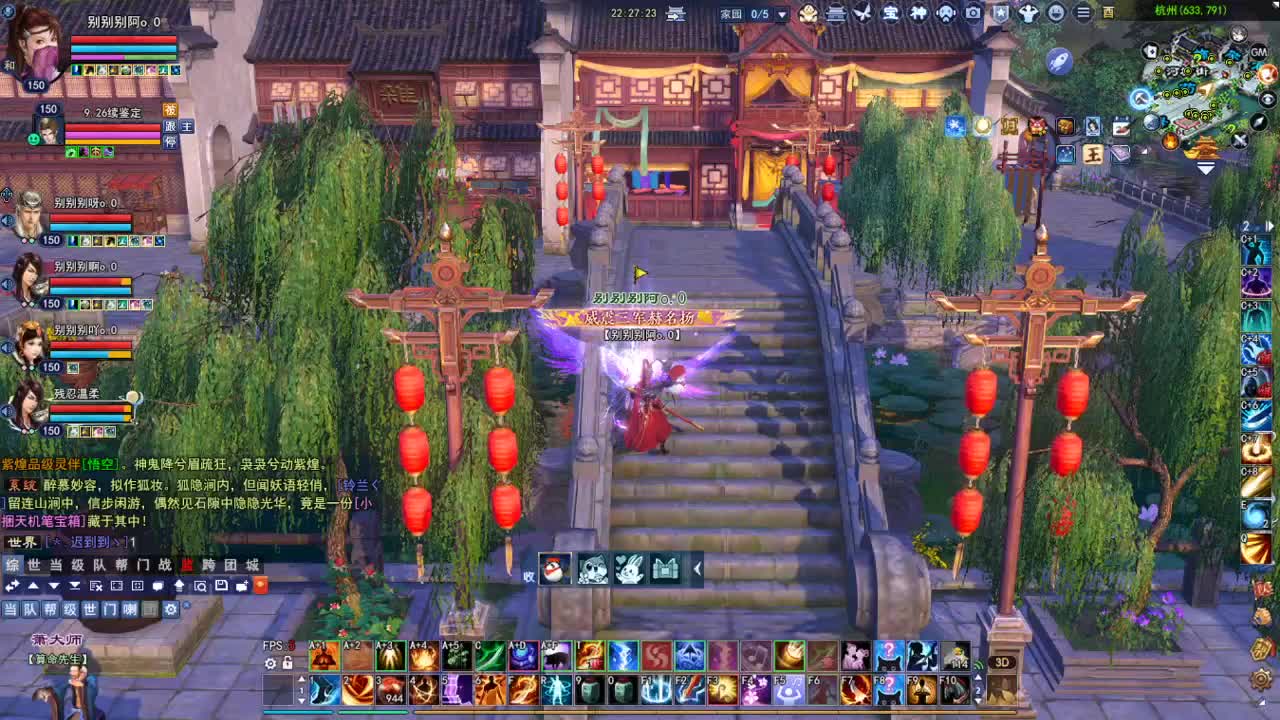
Task: Open the 宝 treasure icon in top bar
Action: pyautogui.click(x=891, y=12)
